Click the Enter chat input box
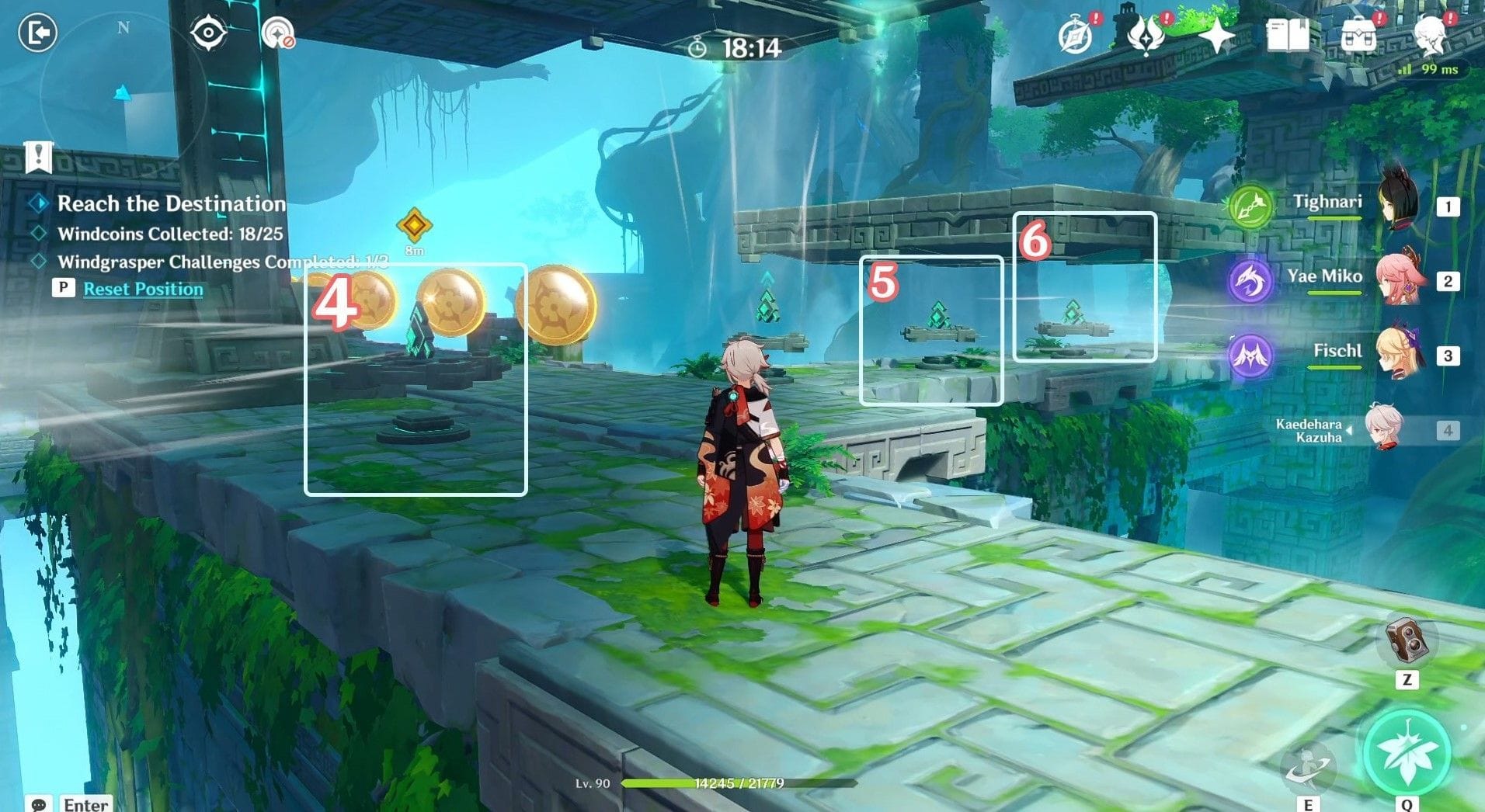Viewport: 1485px width, 812px height. [x=85, y=804]
